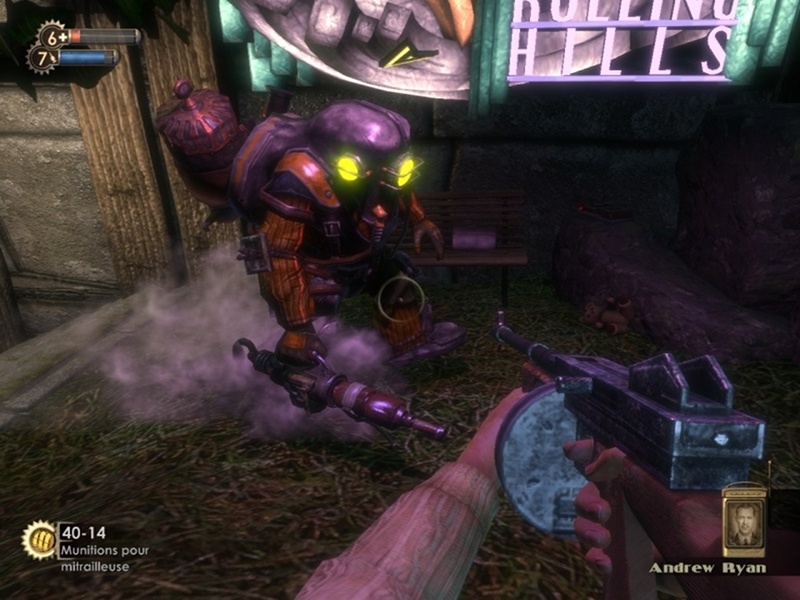Select the Andrew Ryan portrait
This screenshot has width=800, height=600.
(x=743, y=521)
